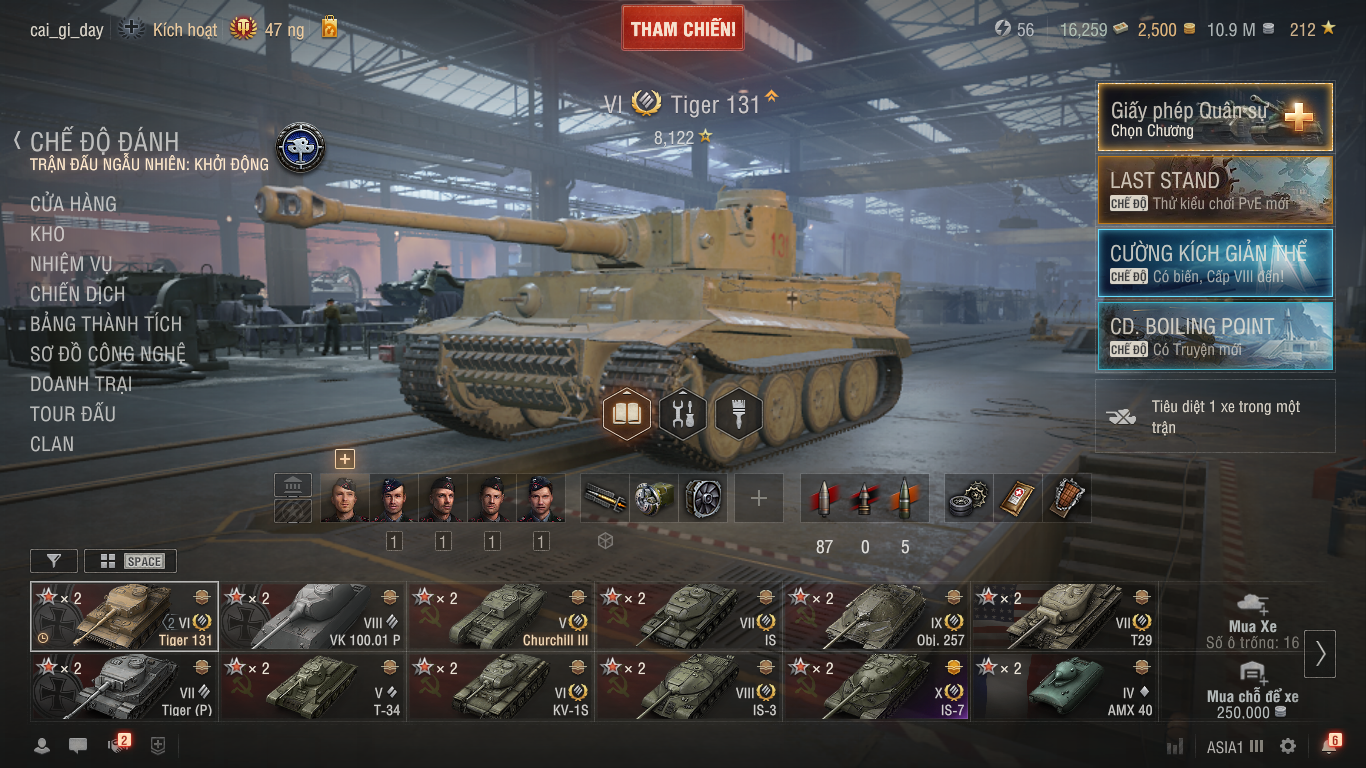The image size is (1366, 768).
Task: Open the CỬA HÀNG shop menu
Action: click(x=73, y=204)
